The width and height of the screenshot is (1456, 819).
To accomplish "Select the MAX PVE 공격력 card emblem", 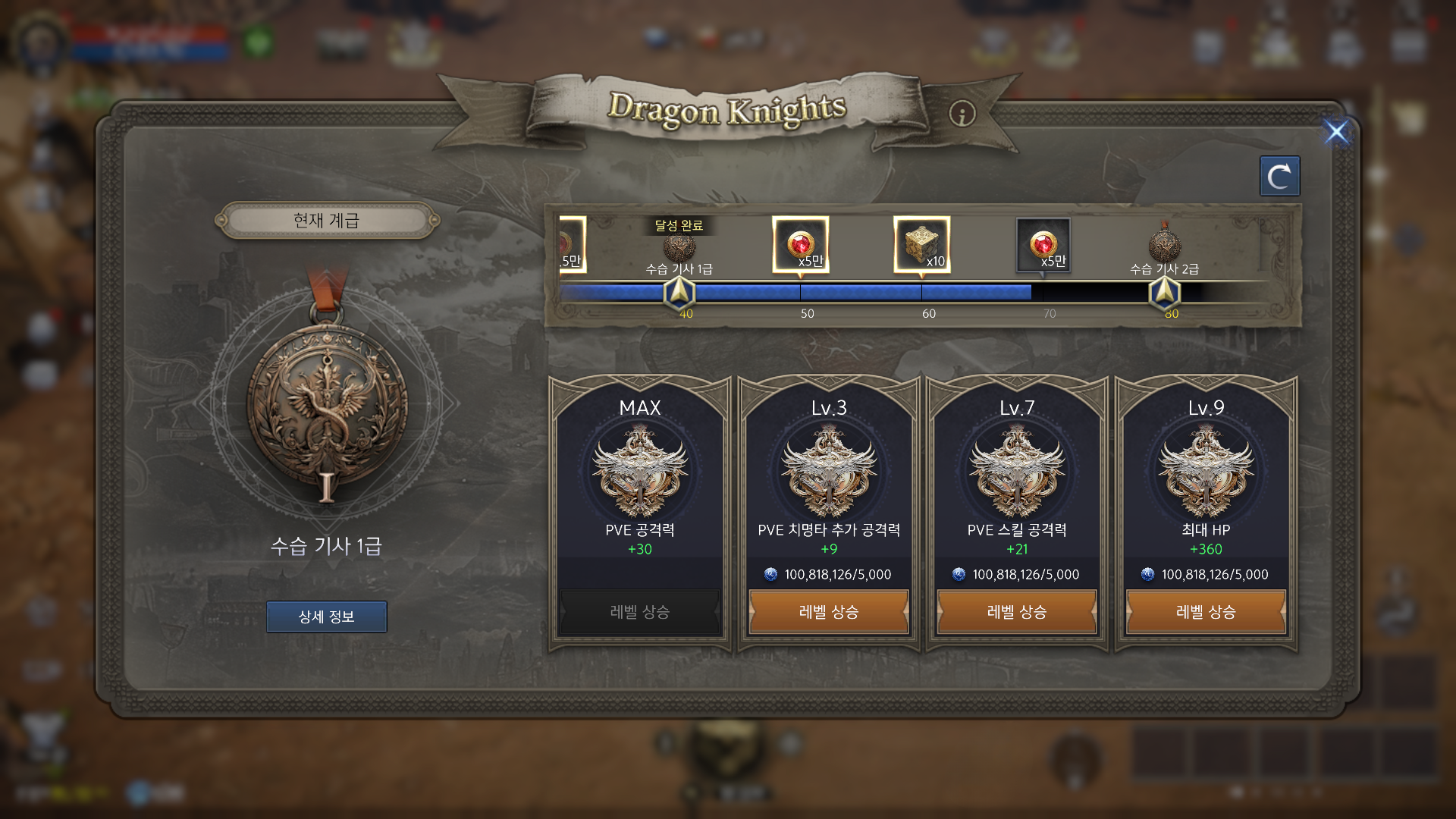I will click(x=640, y=472).
